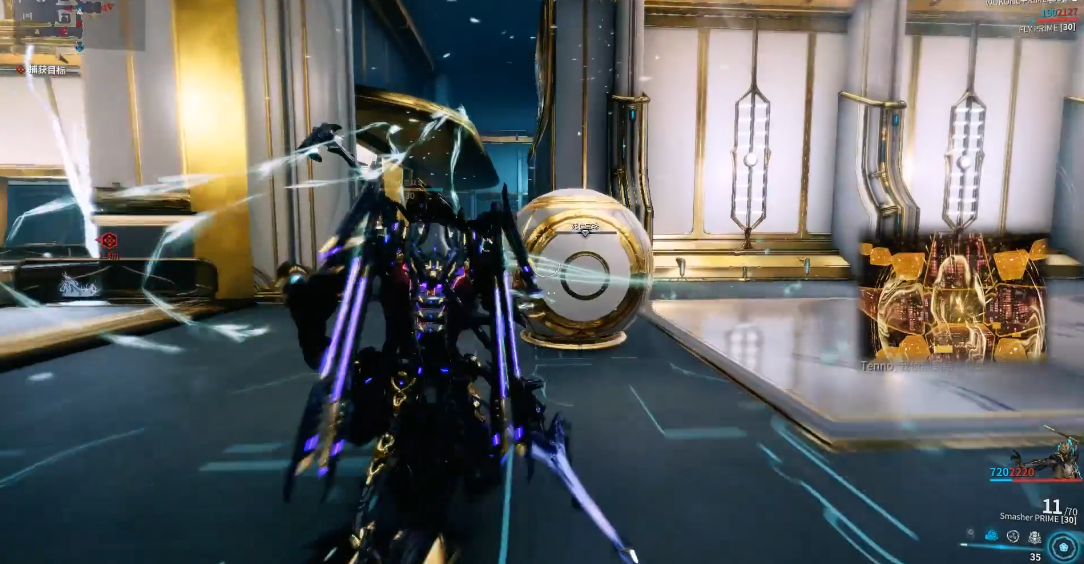The image size is (1084, 564).
Task: Activate the highlighted blue cloud ability
Action: coord(992,536)
